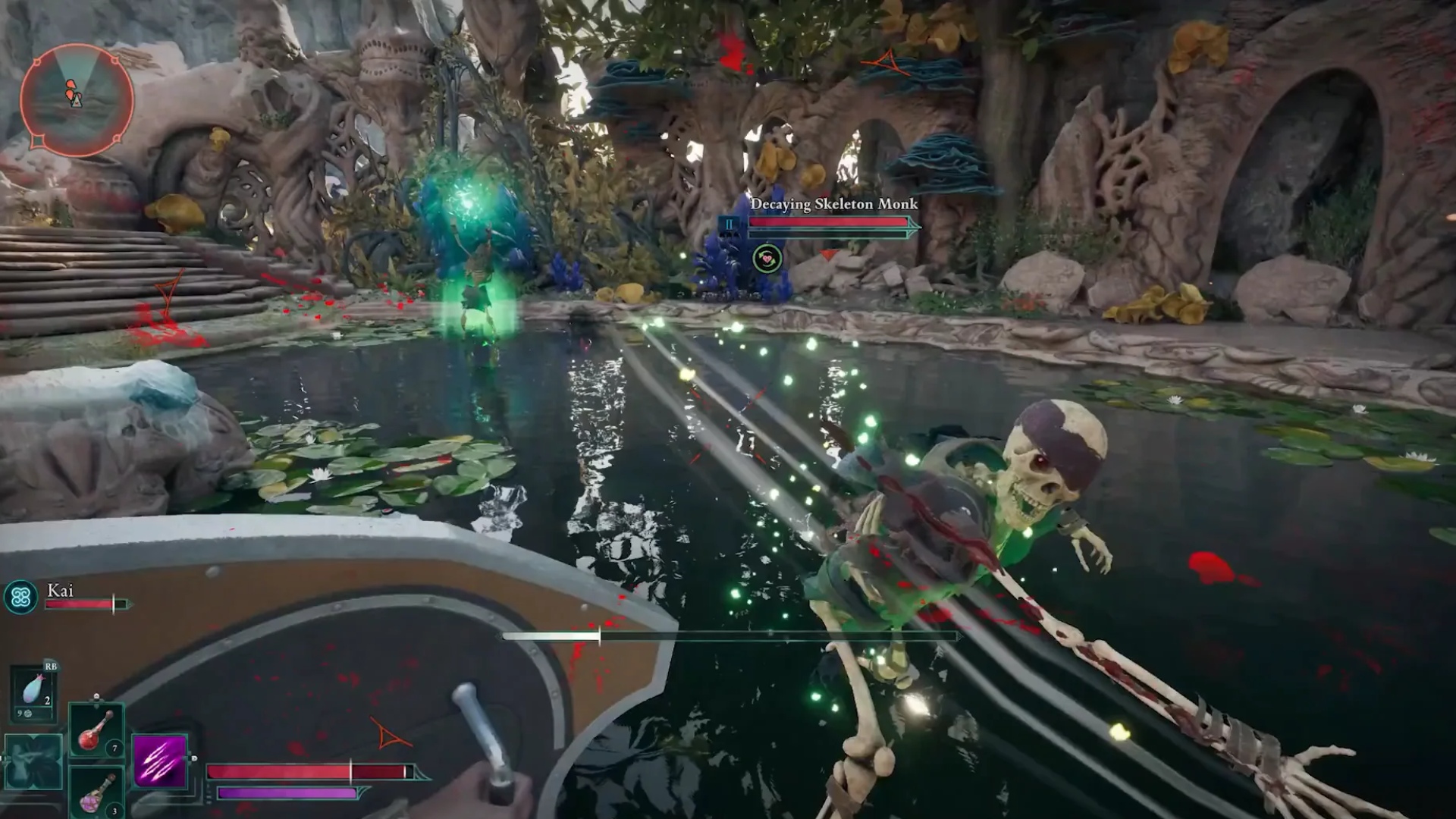Use the red health potion slot
This screenshot has height=819, width=1456.
click(x=96, y=730)
